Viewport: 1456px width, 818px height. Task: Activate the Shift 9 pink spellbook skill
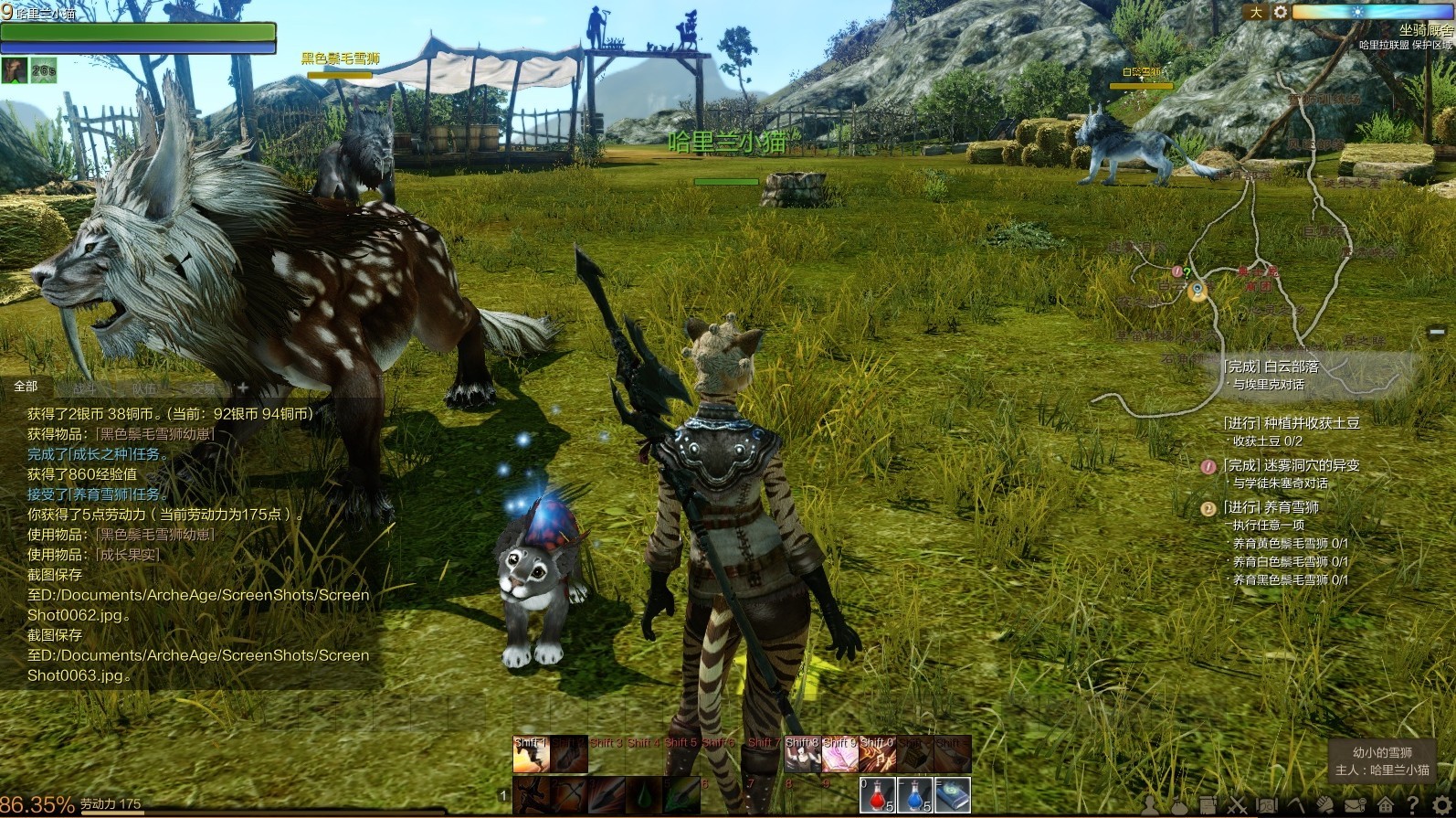tap(839, 755)
